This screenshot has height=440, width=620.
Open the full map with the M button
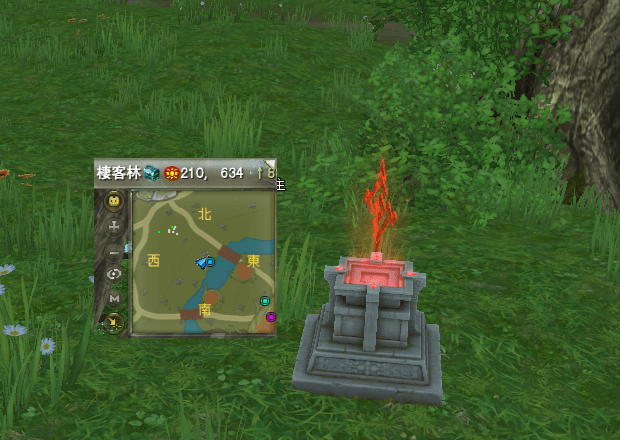(114, 298)
